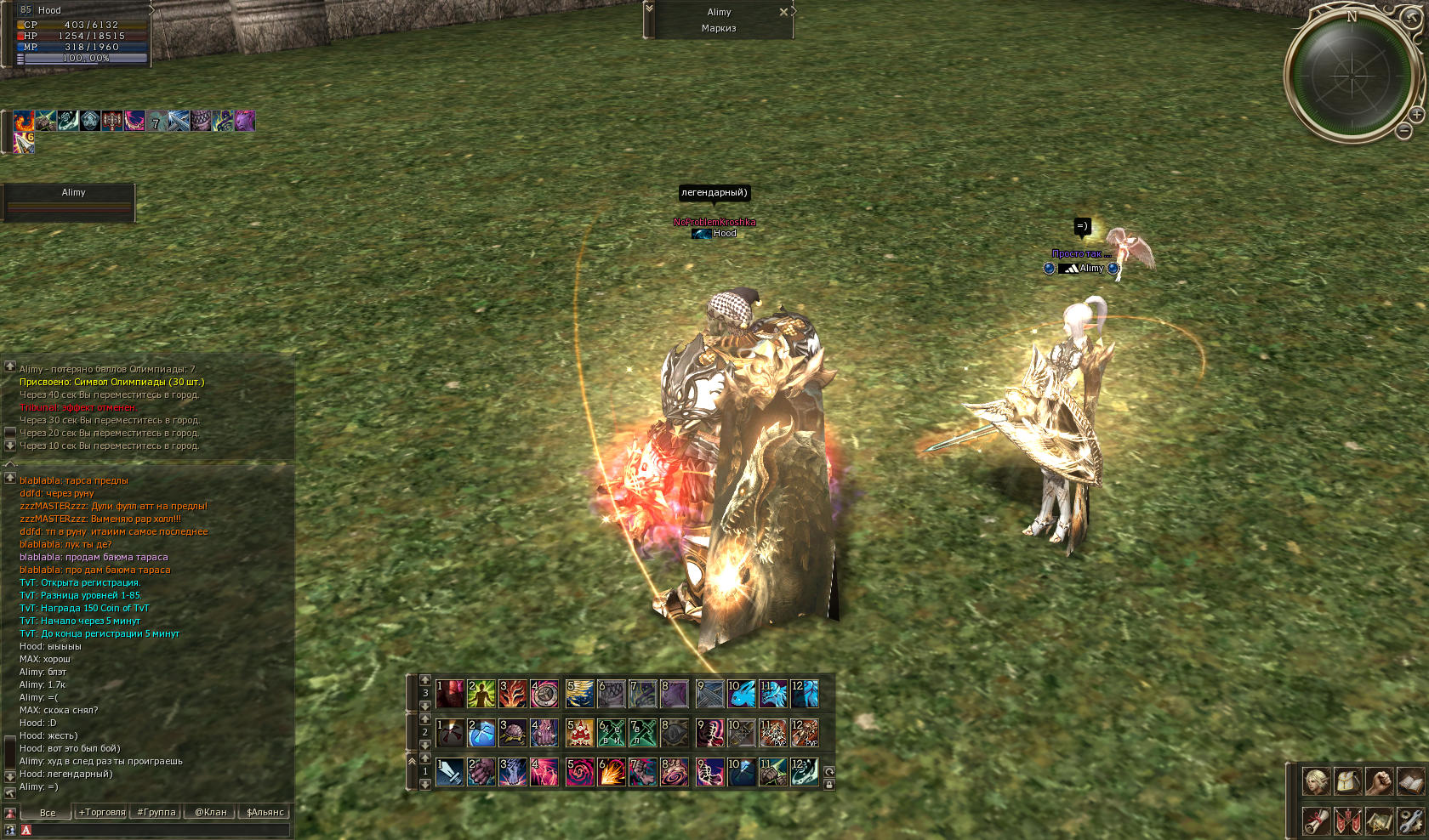1429x840 pixels.
Task: Switch to the $Альянс chat tab
Action: (265, 812)
